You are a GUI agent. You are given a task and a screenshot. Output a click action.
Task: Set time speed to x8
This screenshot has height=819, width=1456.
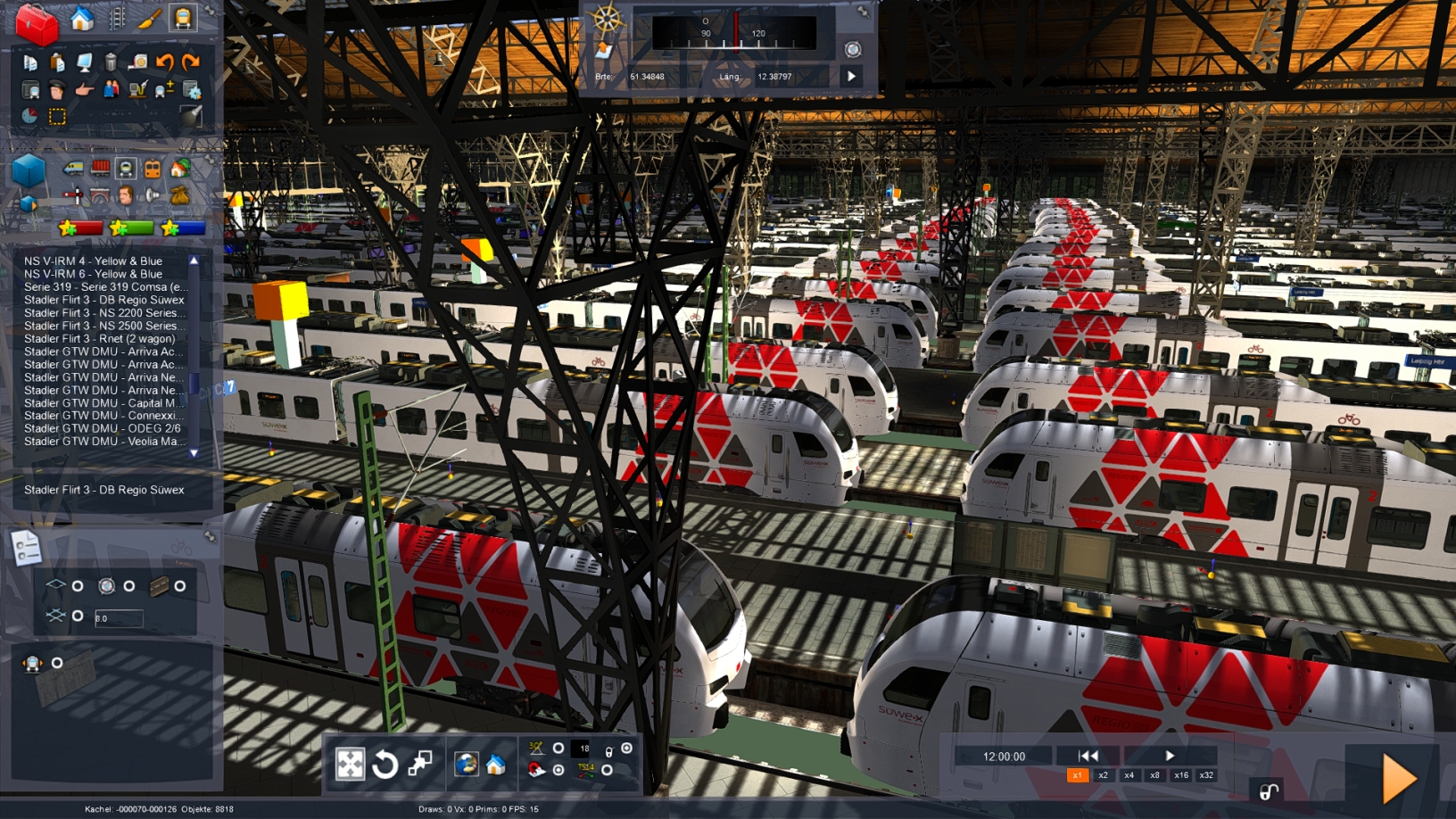[x=1154, y=775]
